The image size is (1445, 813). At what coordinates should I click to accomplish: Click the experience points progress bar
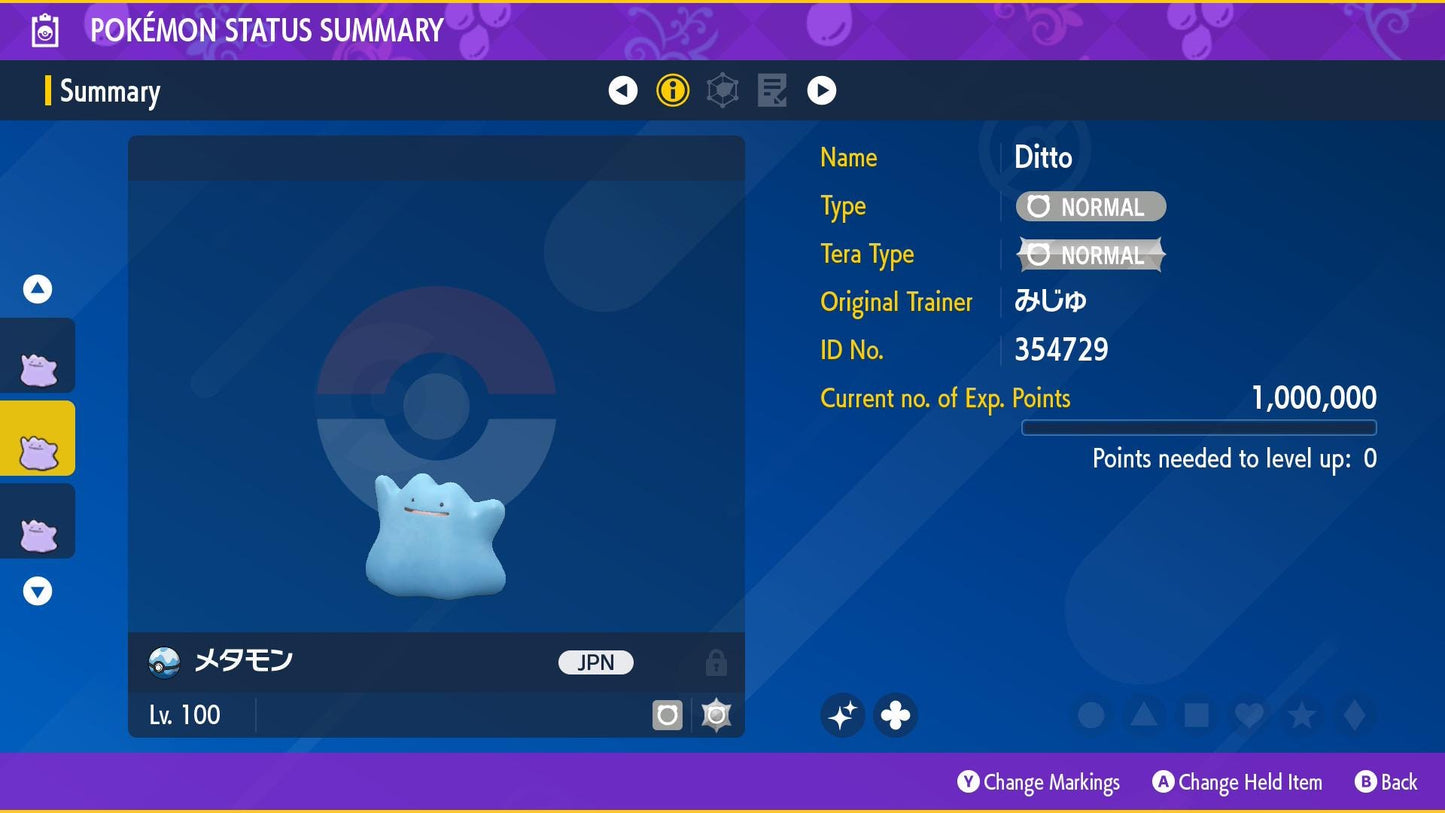tap(1198, 427)
